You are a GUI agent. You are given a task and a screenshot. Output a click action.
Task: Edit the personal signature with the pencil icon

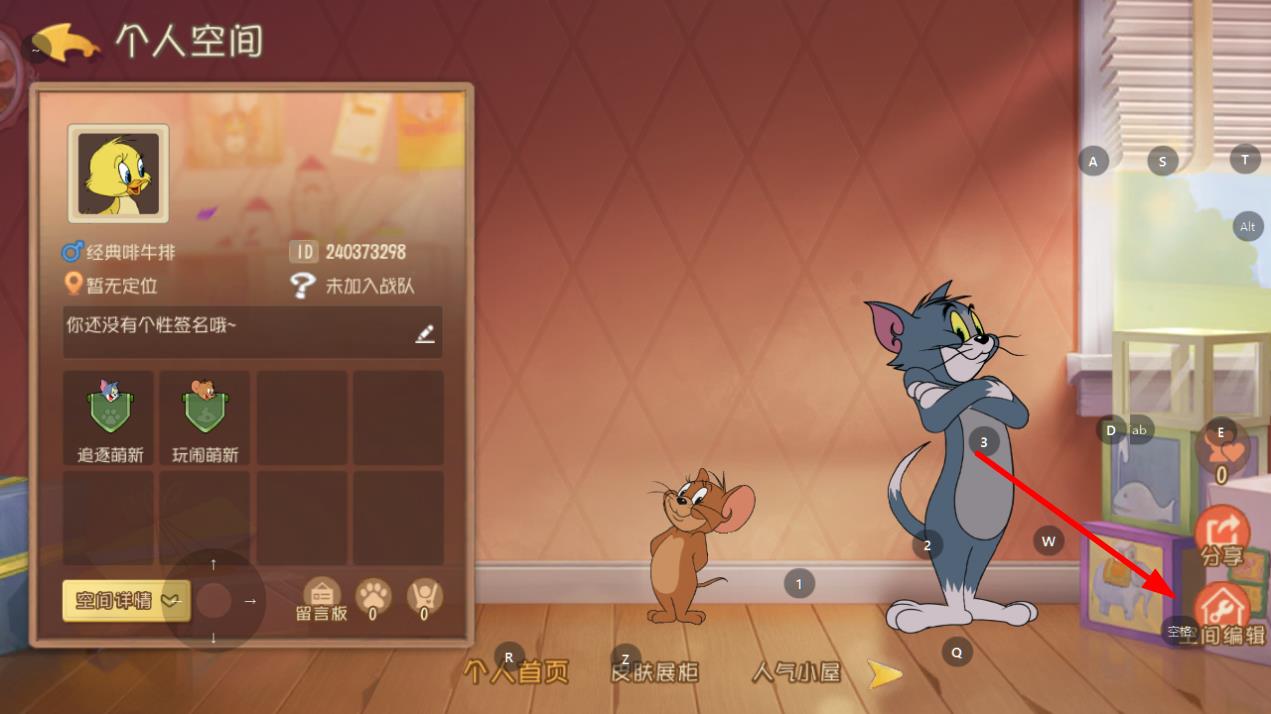(x=425, y=334)
